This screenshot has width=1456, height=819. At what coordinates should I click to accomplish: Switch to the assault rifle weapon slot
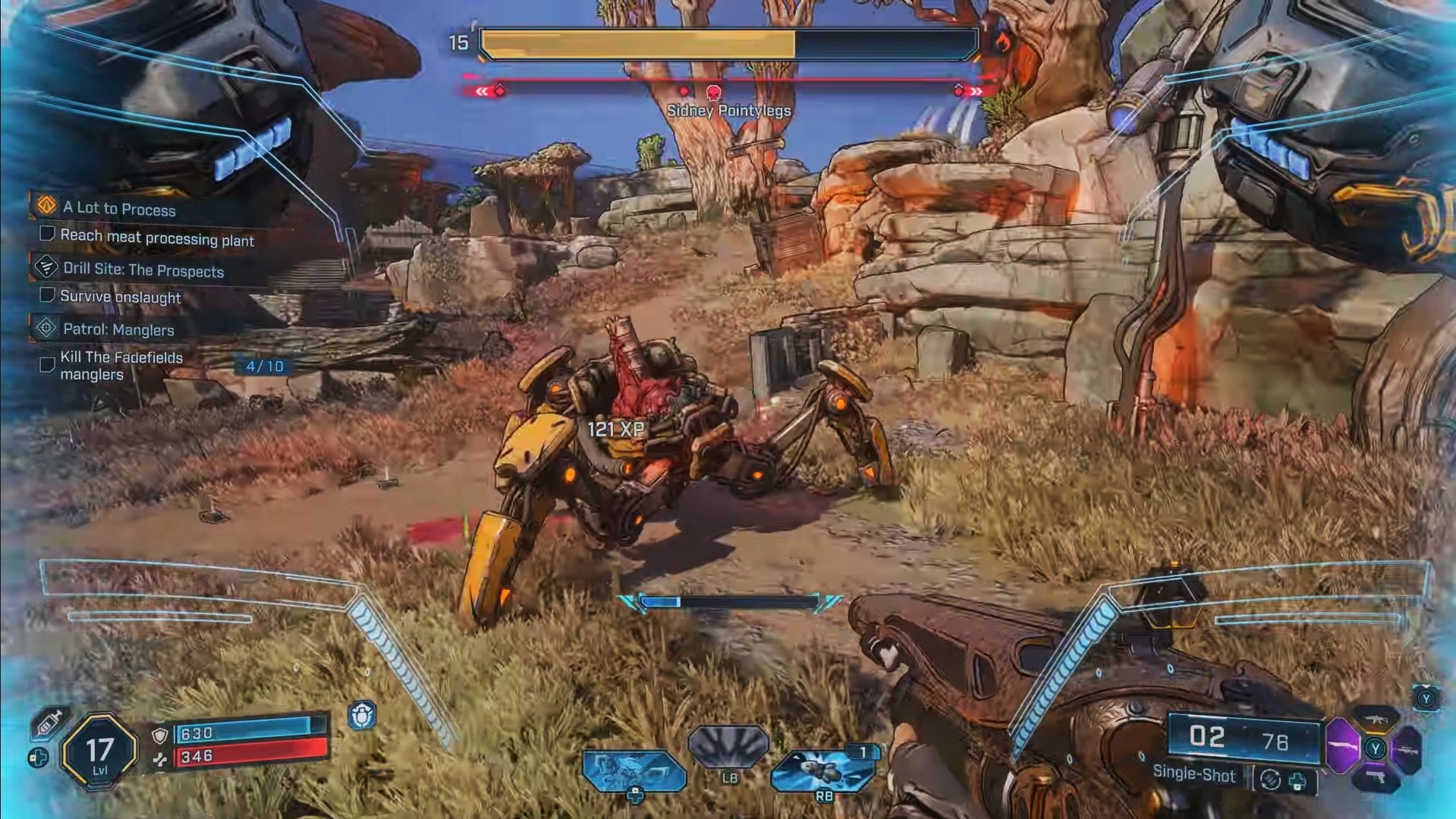(x=1375, y=719)
